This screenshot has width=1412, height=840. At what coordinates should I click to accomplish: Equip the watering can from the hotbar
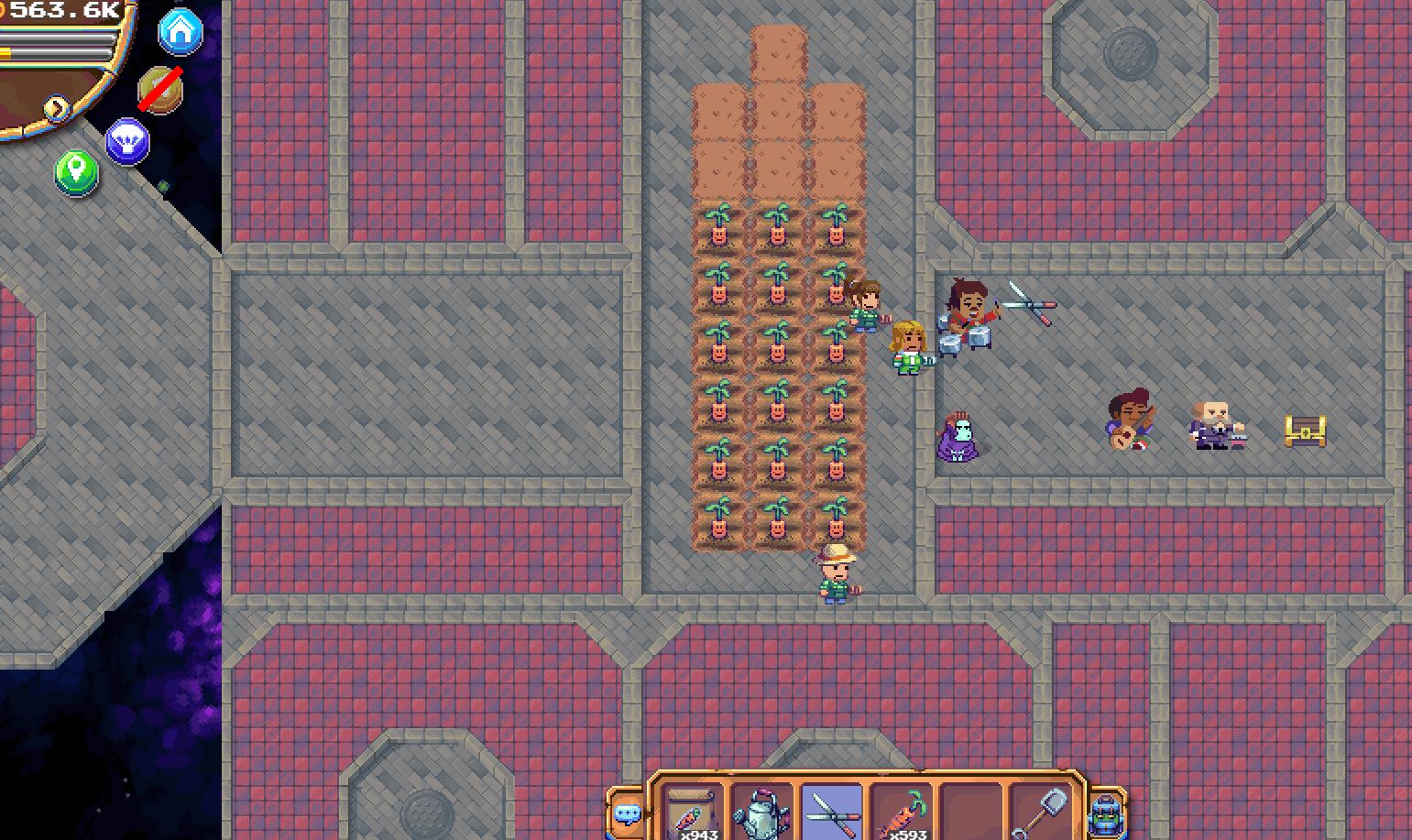(761, 813)
